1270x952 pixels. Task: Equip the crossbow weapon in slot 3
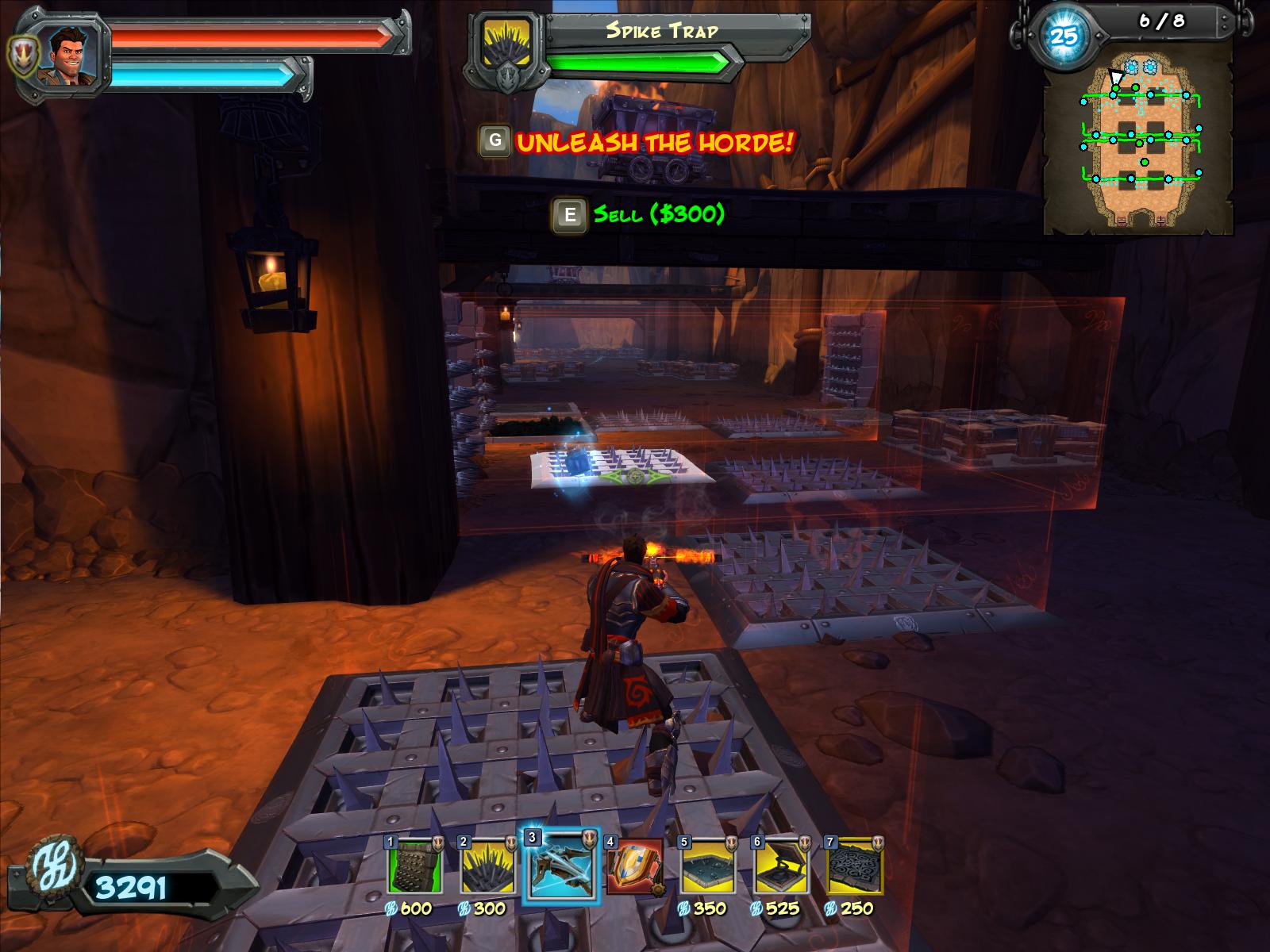pos(559,867)
